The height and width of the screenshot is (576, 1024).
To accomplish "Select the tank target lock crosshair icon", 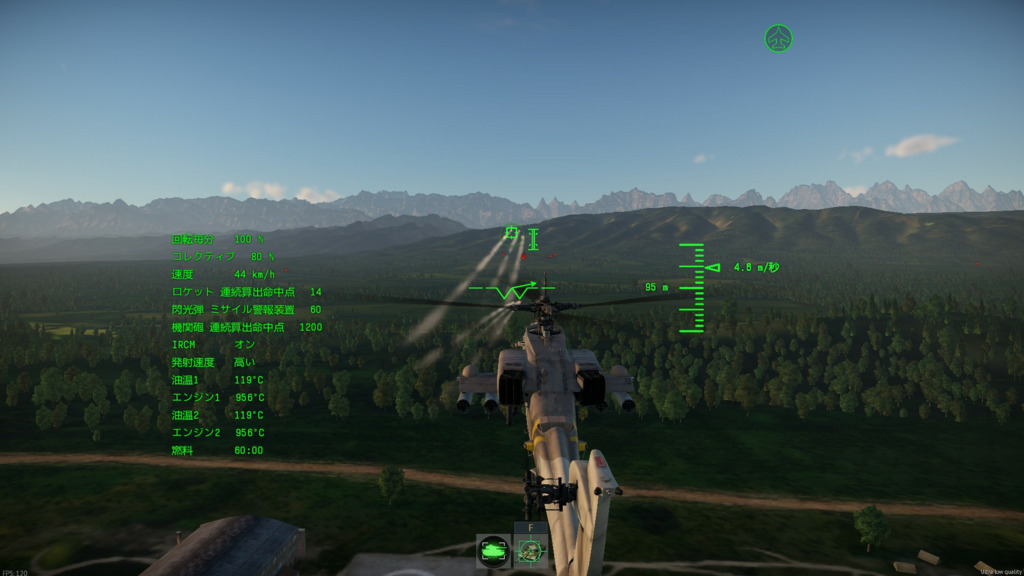I will pyautogui.click(x=529, y=551).
